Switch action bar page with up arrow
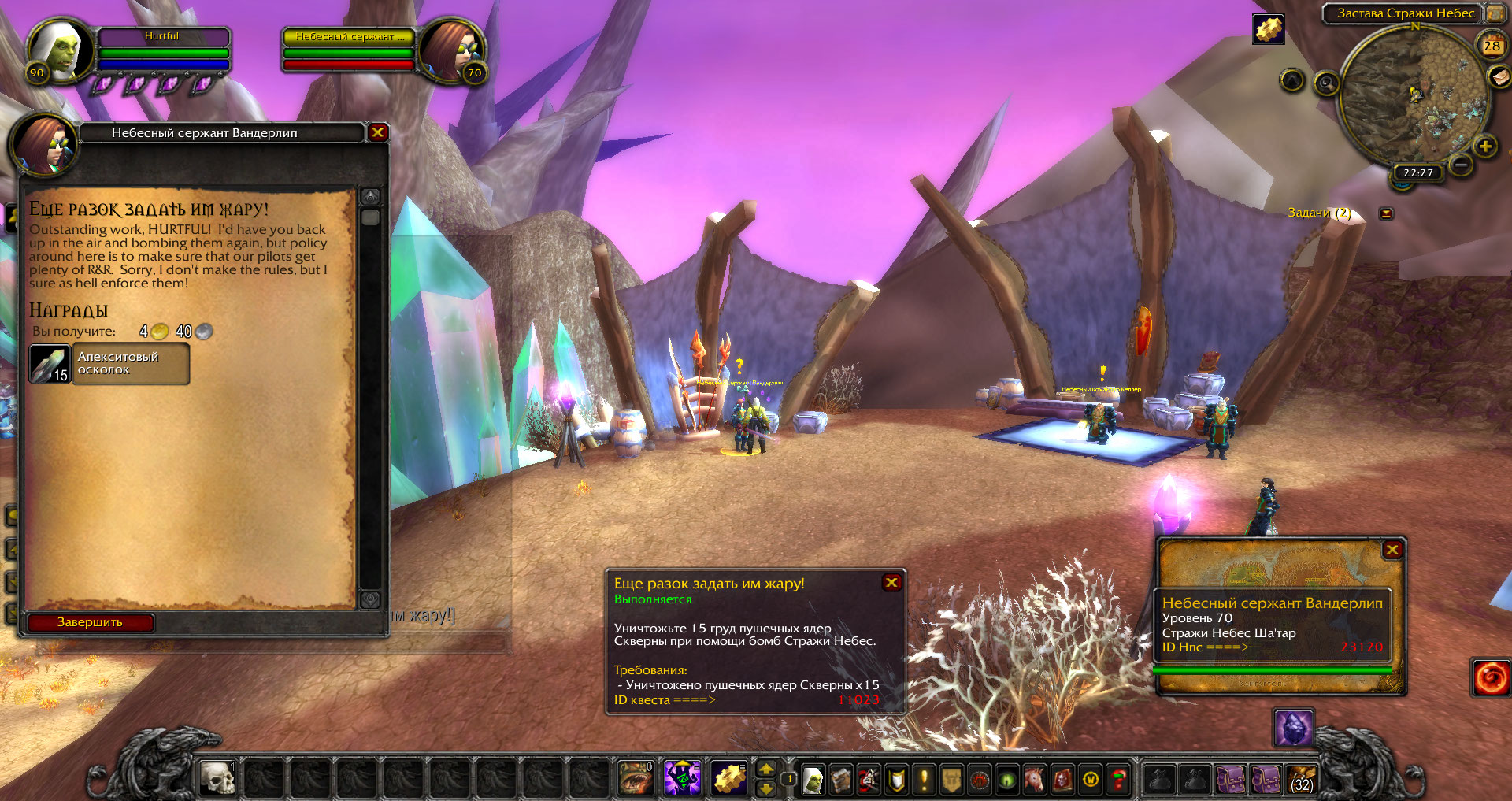This screenshot has height=801, width=1512. pos(765,769)
